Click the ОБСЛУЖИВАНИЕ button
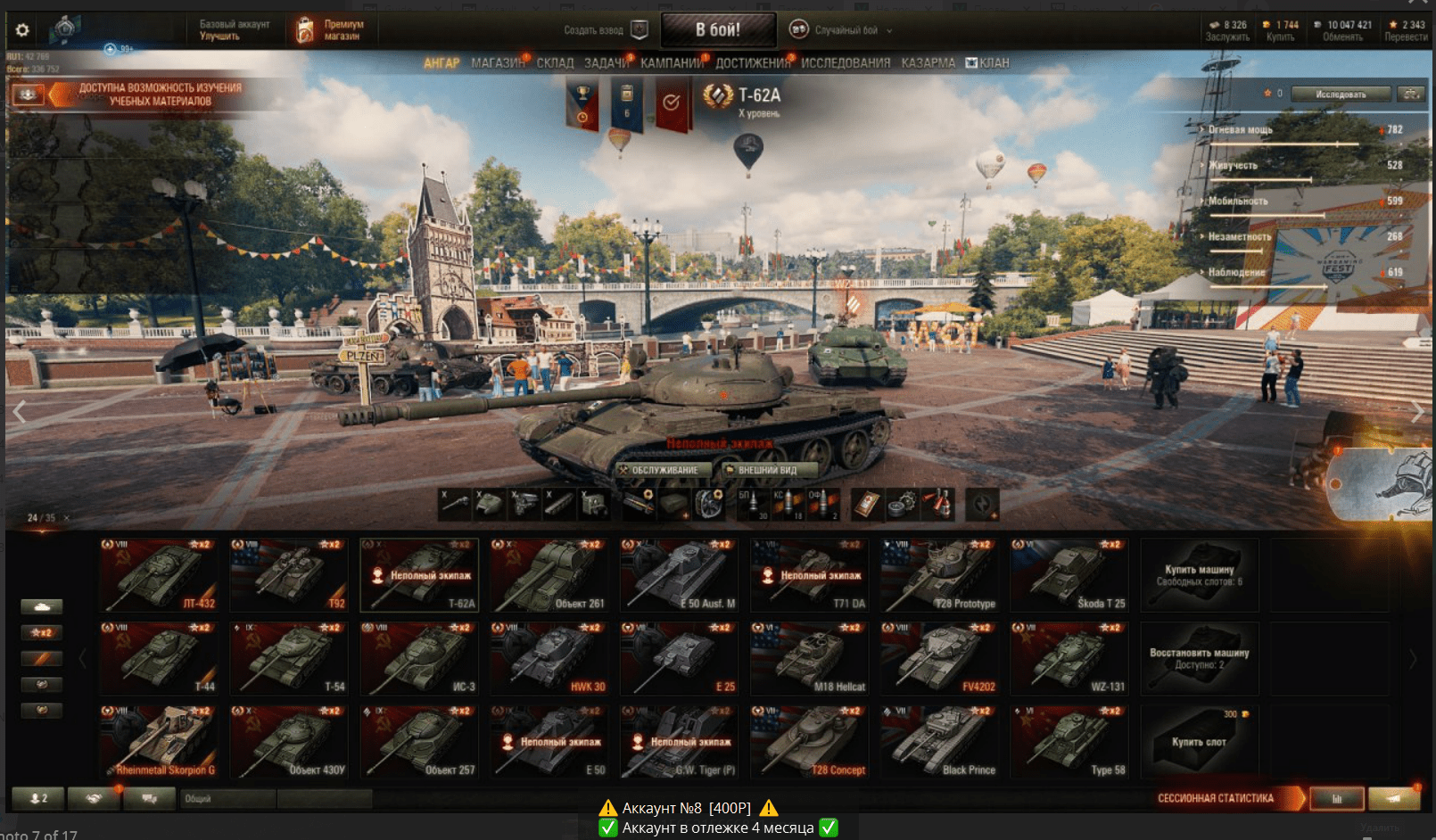 (663, 470)
